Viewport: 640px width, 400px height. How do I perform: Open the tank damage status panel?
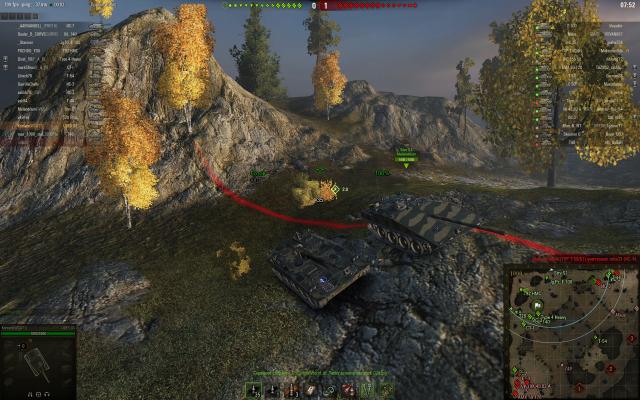pos(39,362)
